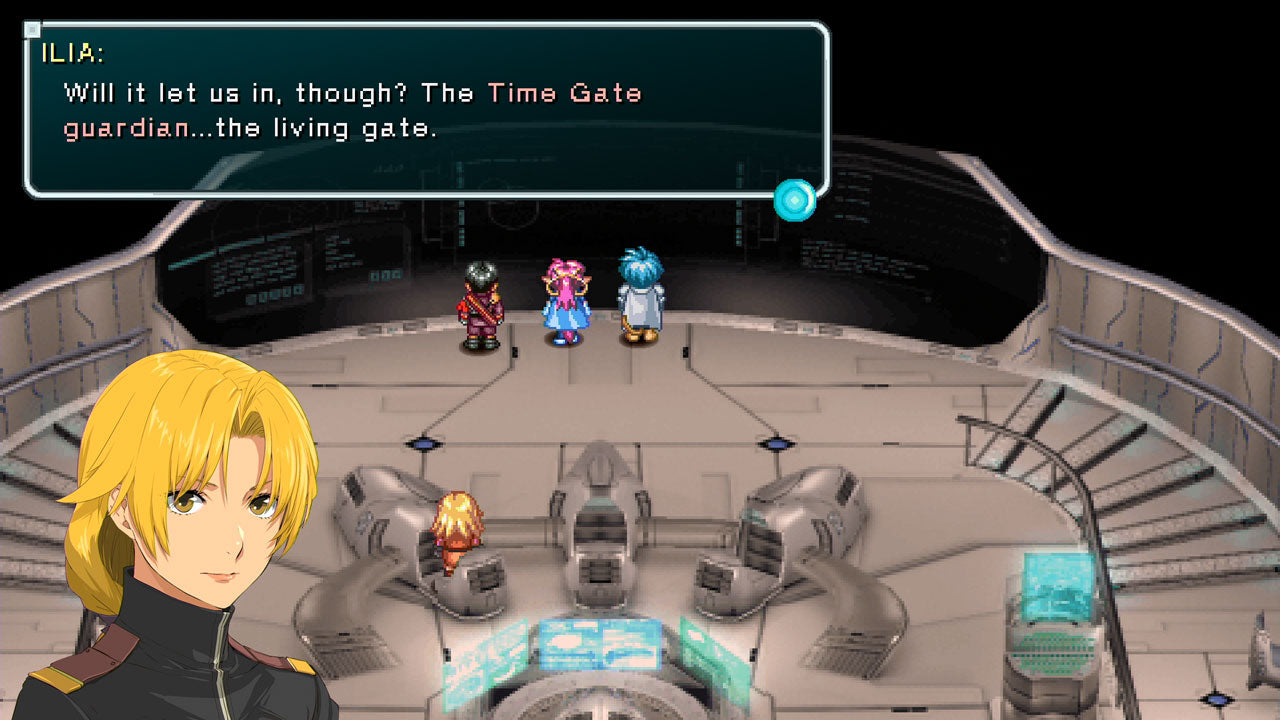Screen dimensions: 1280x720
Task: Click the glowing dialogue-advance indicator
Action: pos(793,199)
